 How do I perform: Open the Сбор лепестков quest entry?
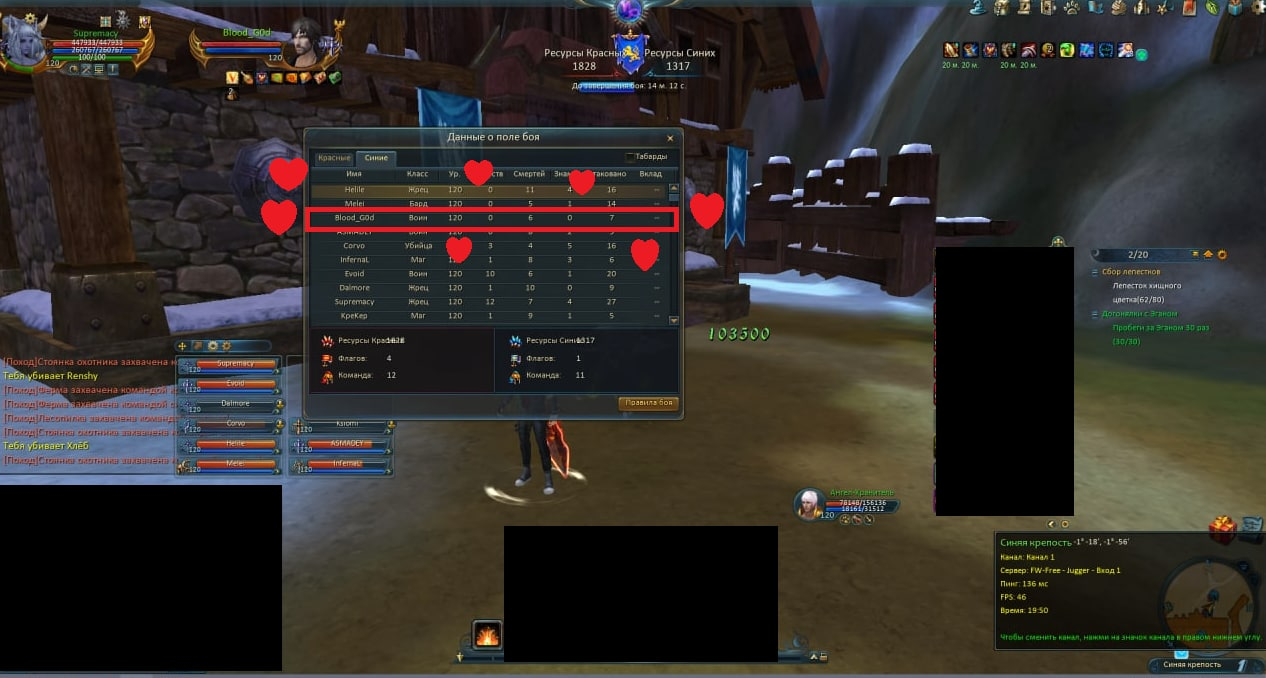click(1132, 272)
